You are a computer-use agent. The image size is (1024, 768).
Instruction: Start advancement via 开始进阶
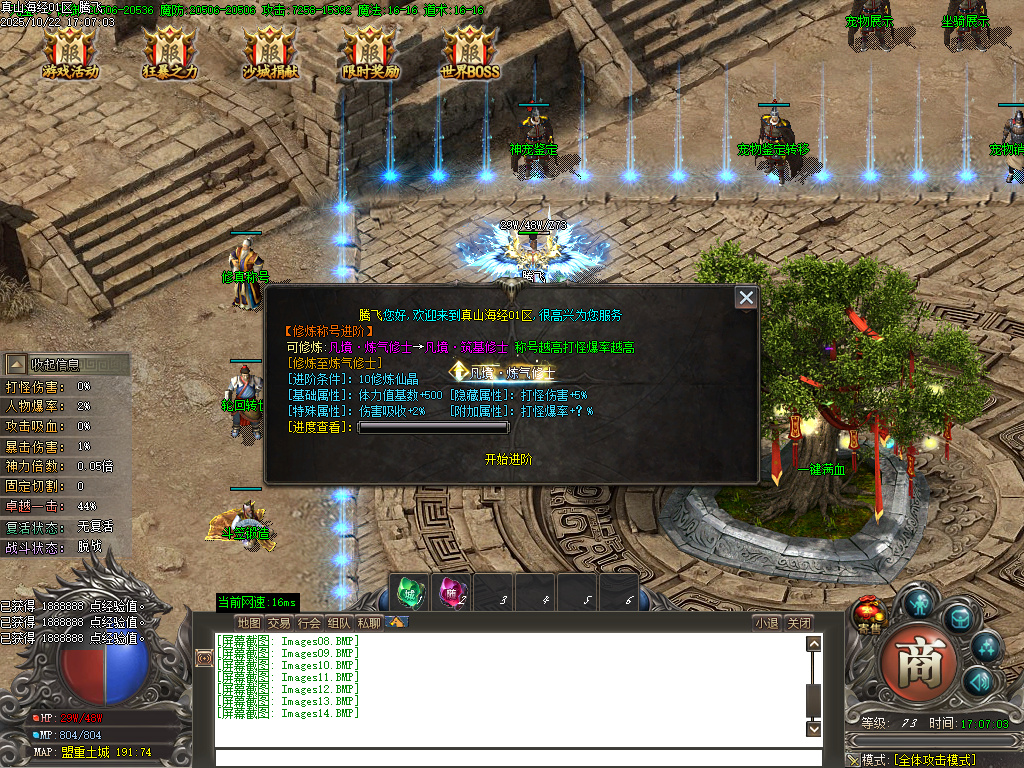(508, 459)
